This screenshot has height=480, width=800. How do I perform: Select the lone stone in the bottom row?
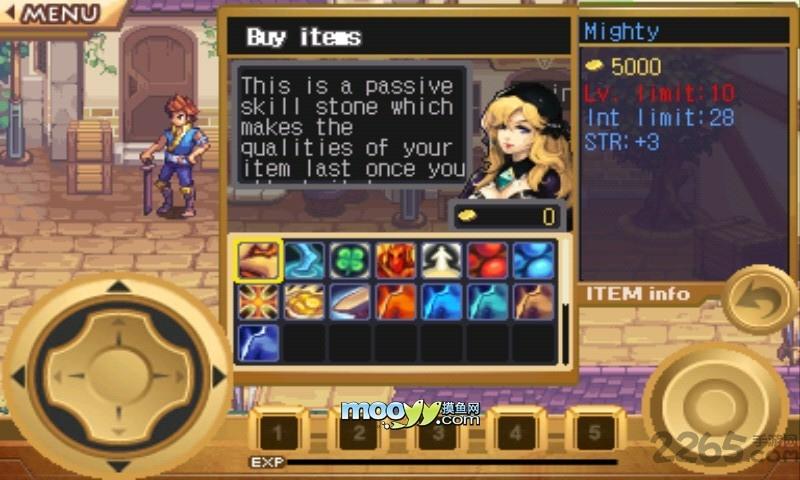[x=259, y=343]
